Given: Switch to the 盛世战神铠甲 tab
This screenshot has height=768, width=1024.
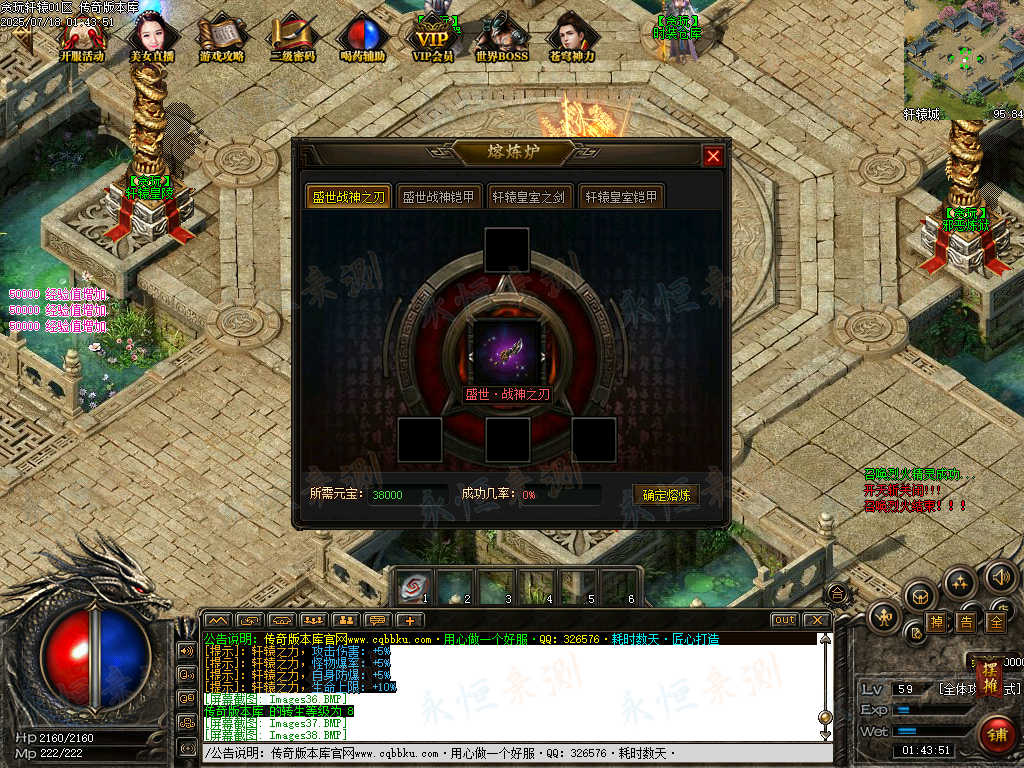Looking at the screenshot, I should [x=440, y=197].
